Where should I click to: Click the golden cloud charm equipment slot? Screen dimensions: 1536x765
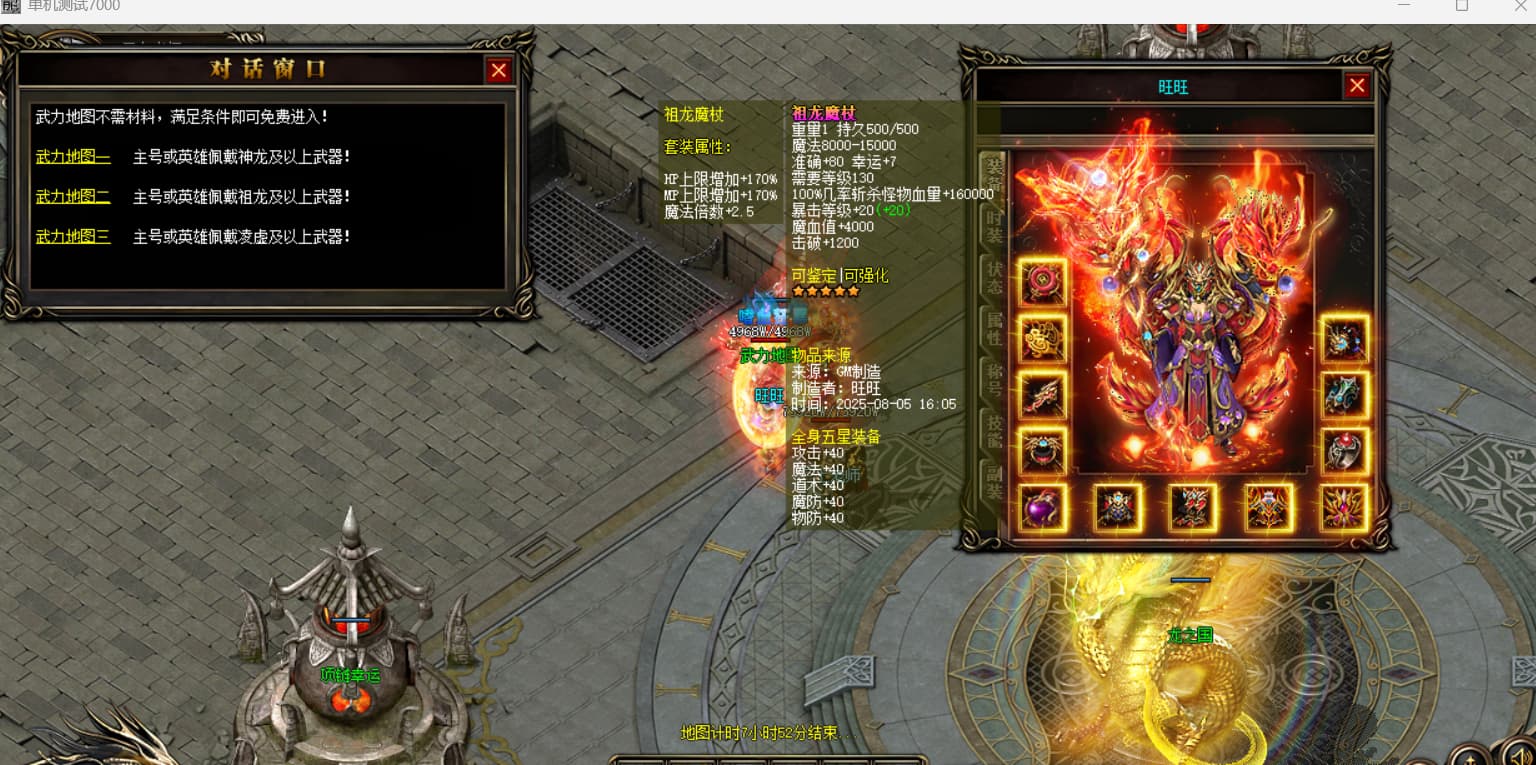(x=1043, y=339)
